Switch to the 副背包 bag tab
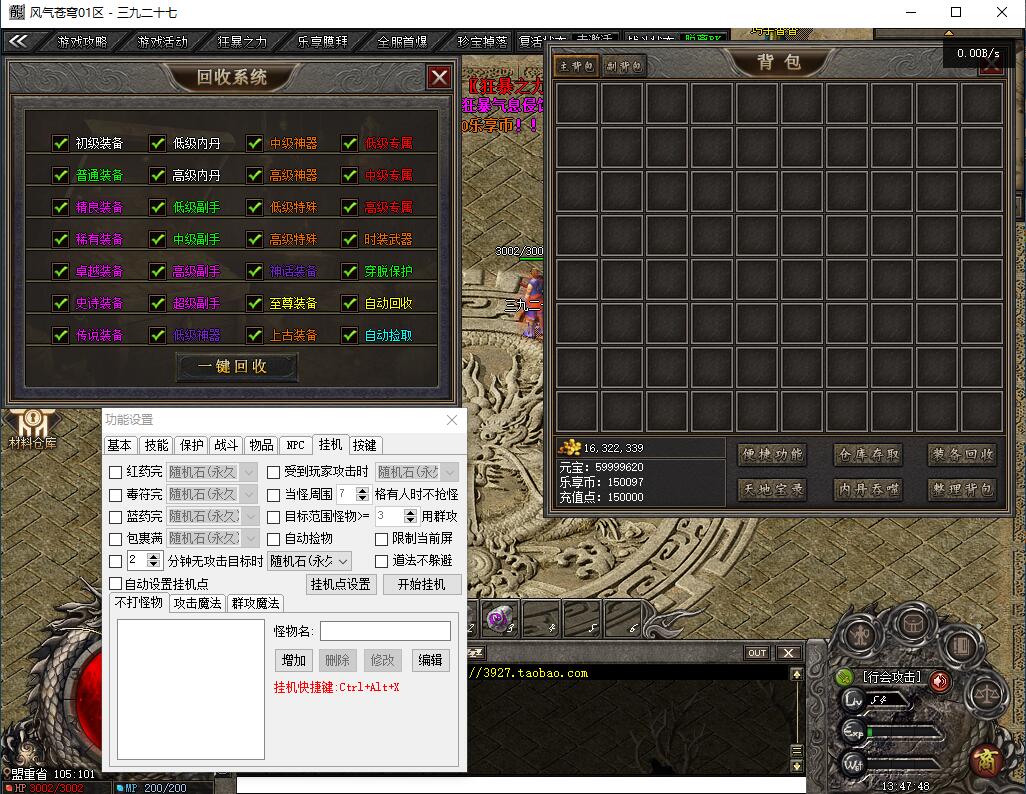Image resolution: width=1026 pixels, height=794 pixels. 625,66
